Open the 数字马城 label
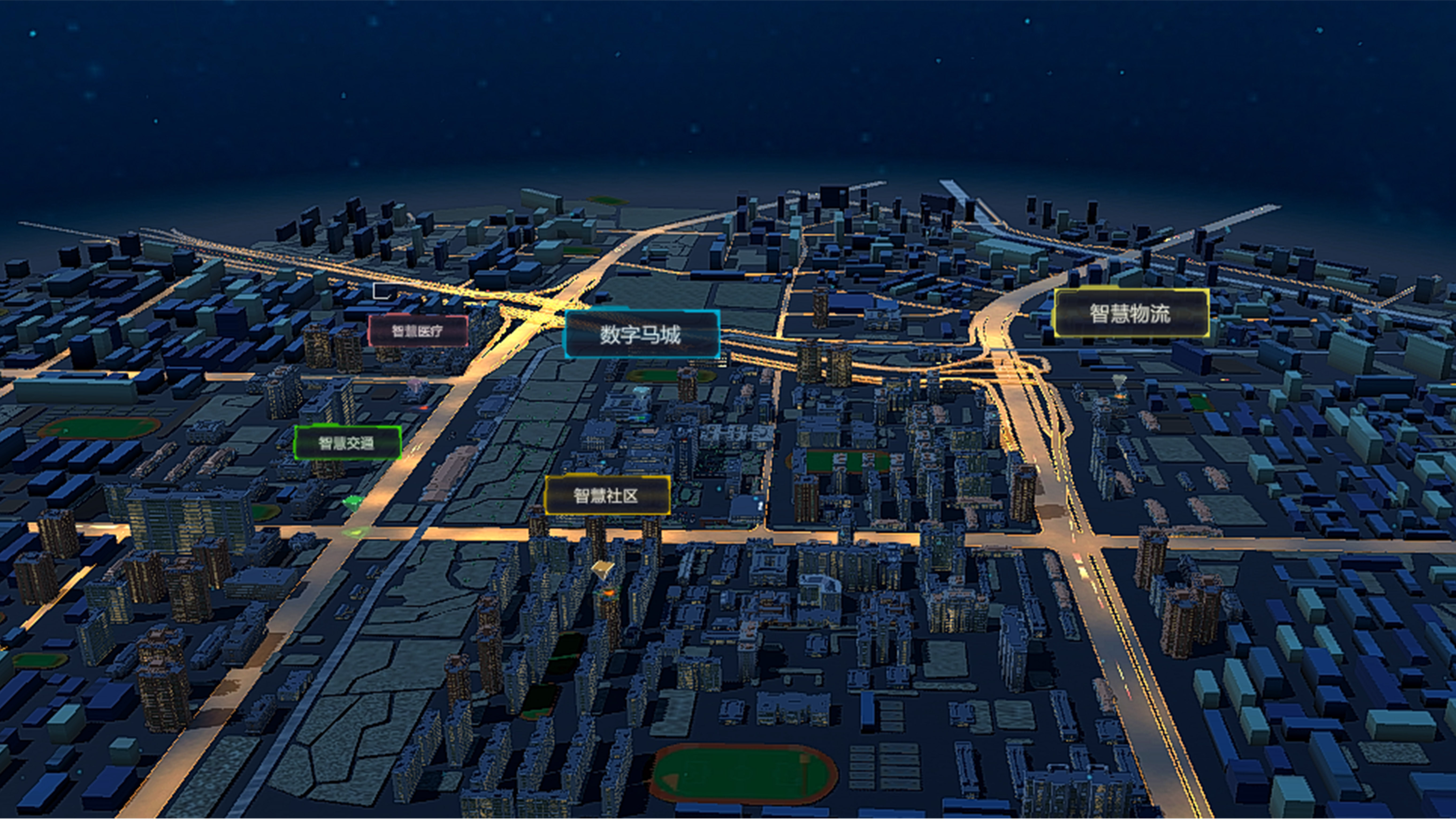 (x=641, y=335)
